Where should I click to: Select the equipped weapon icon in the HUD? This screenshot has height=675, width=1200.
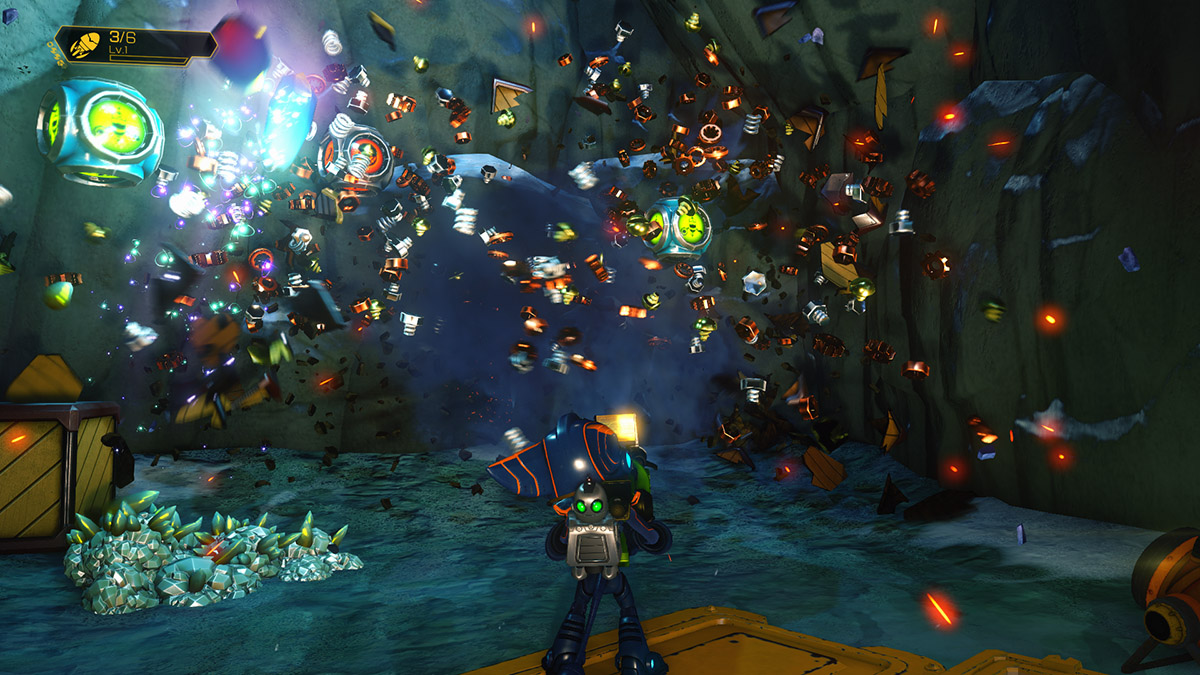click(84, 45)
